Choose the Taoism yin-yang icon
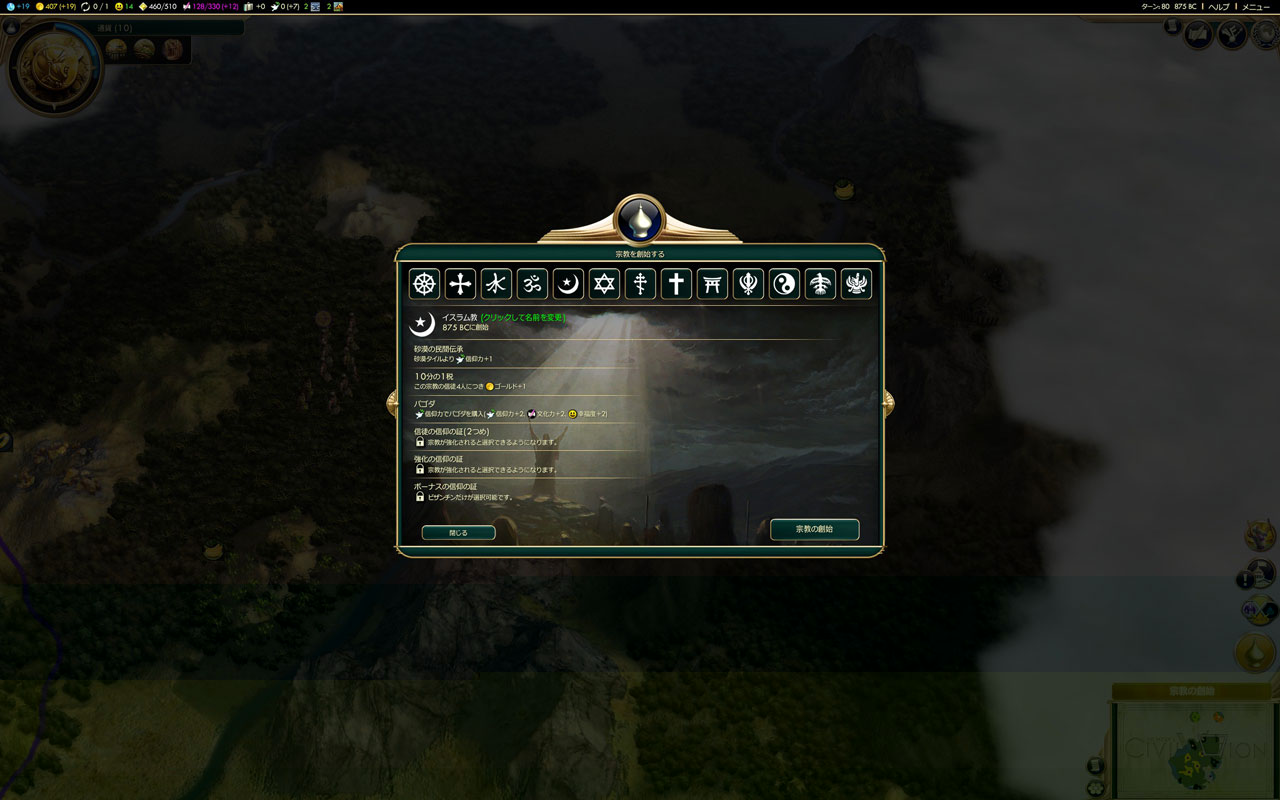The height and width of the screenshot is (800, 1280). click(x=784, y=284)
